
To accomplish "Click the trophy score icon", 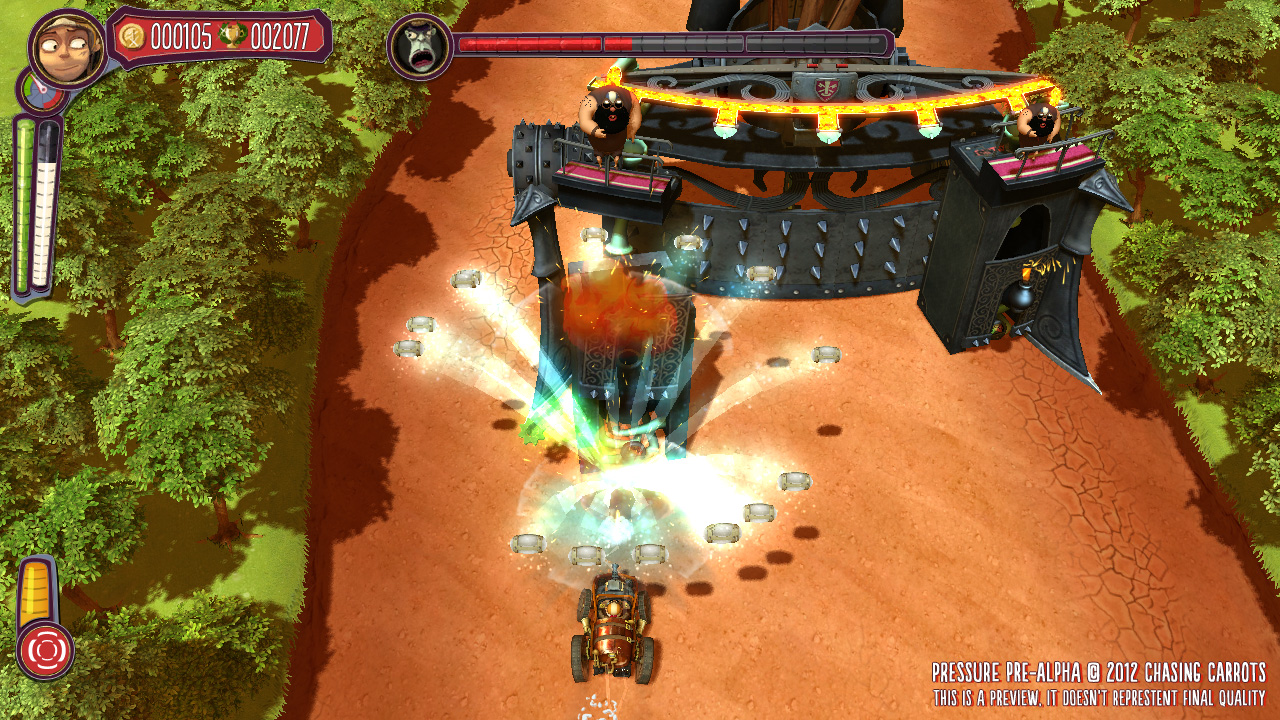I will [232, 38].
